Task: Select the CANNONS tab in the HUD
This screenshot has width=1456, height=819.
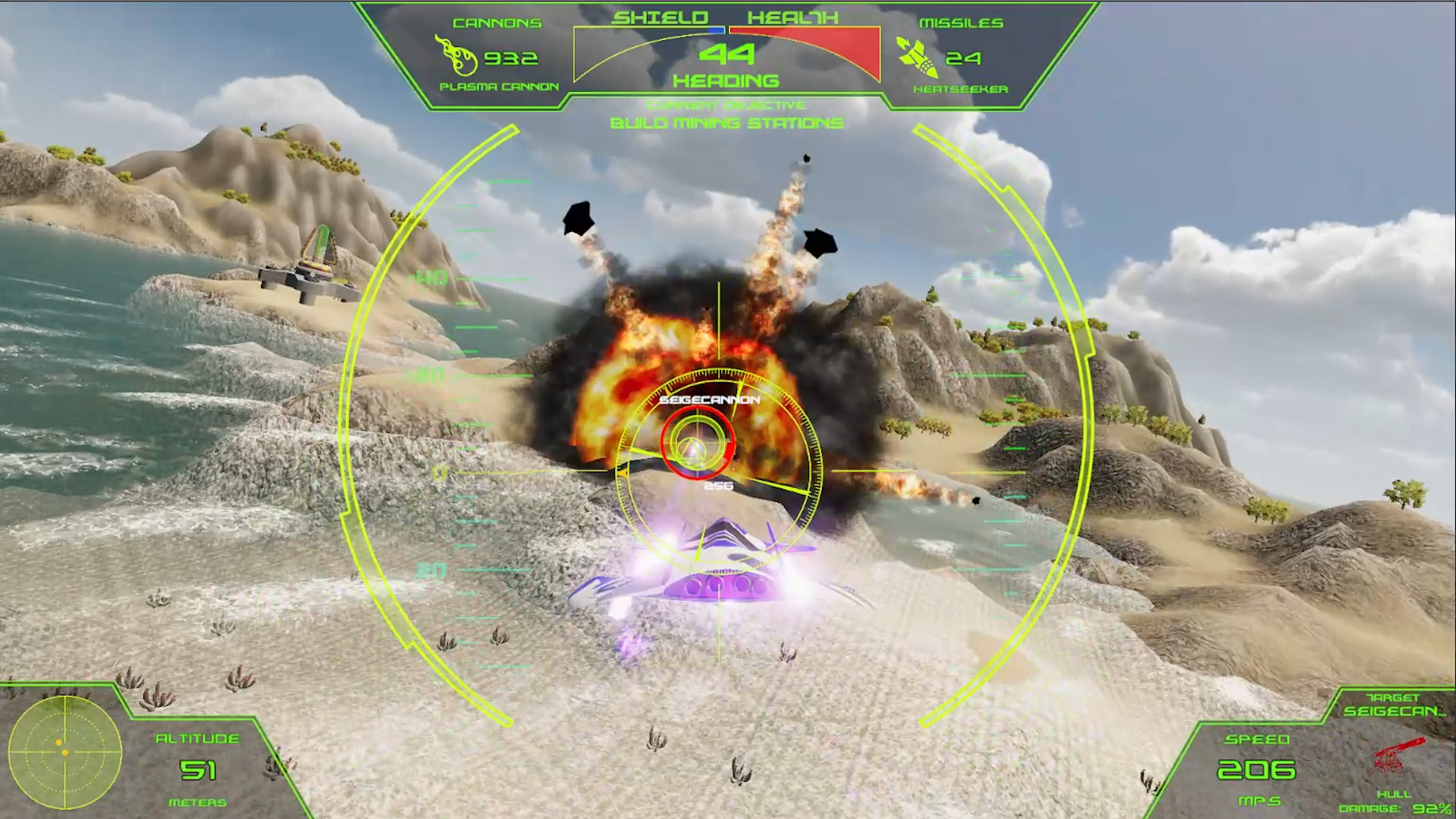Action: 497,21
